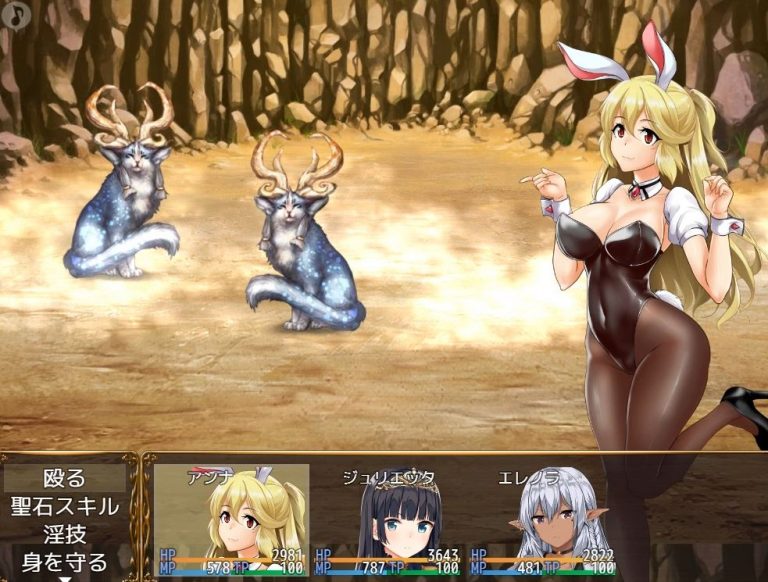Choose the 殴る attack command
This screenshot has width=768, height=582.
click(66, 478)
